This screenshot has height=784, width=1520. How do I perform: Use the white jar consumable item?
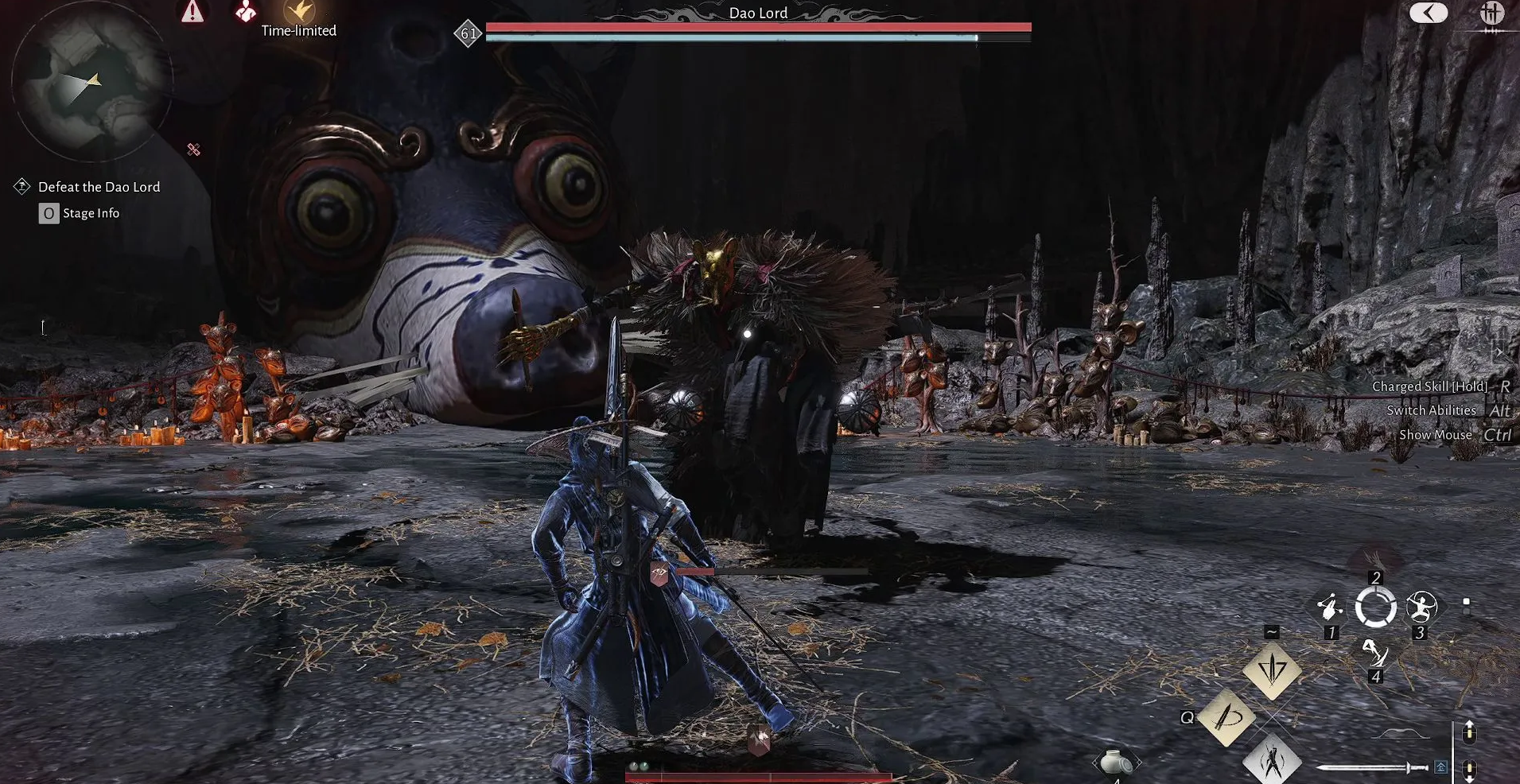(x=1116, y=762)
